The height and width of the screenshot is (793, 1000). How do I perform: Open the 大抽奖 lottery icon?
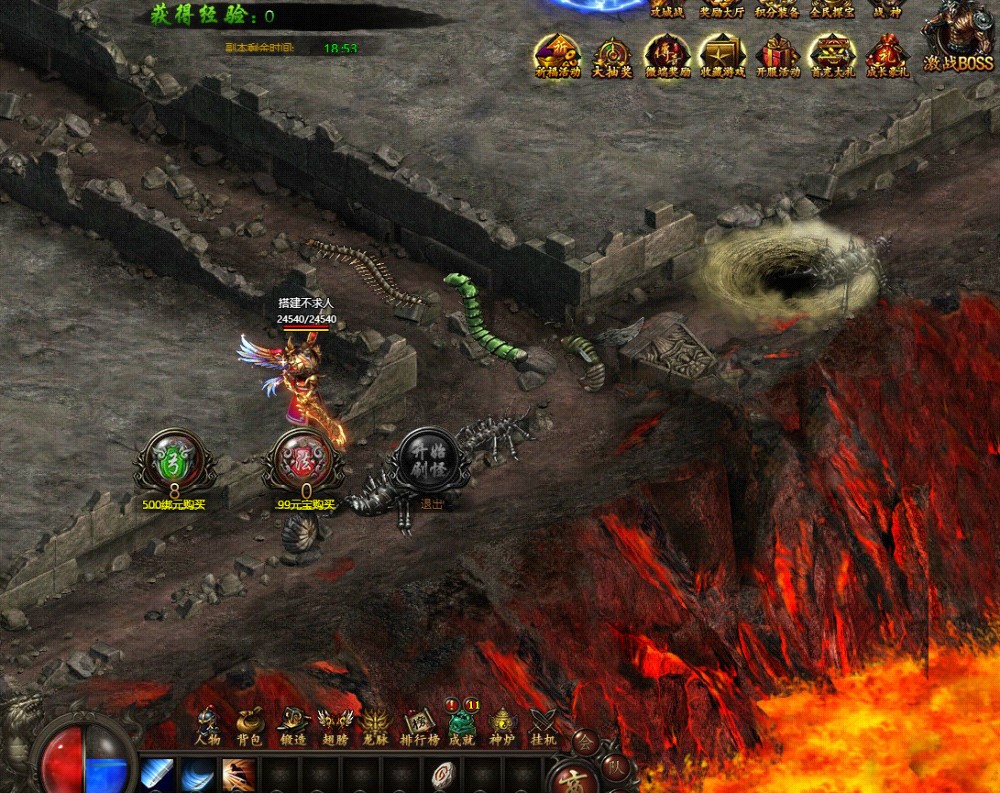(612, 54)
